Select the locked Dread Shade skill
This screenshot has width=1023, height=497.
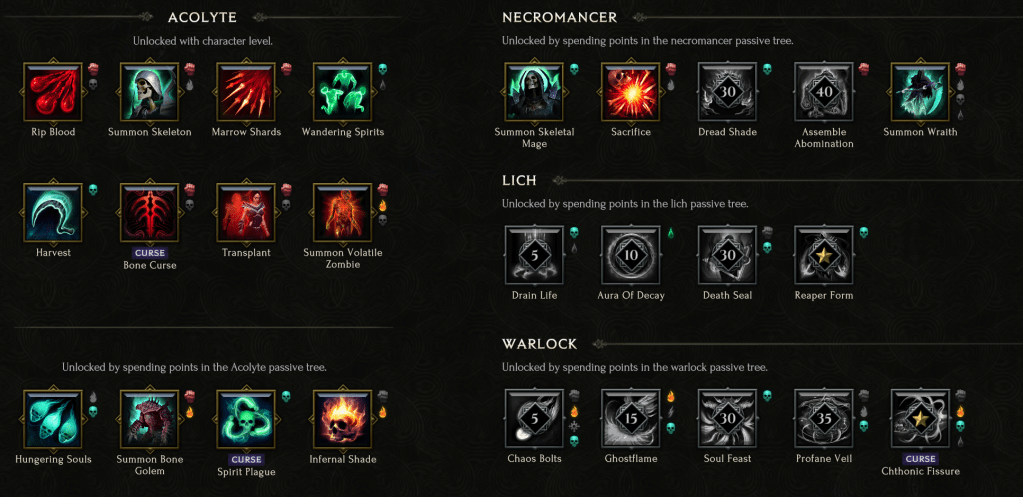(728, 92)
